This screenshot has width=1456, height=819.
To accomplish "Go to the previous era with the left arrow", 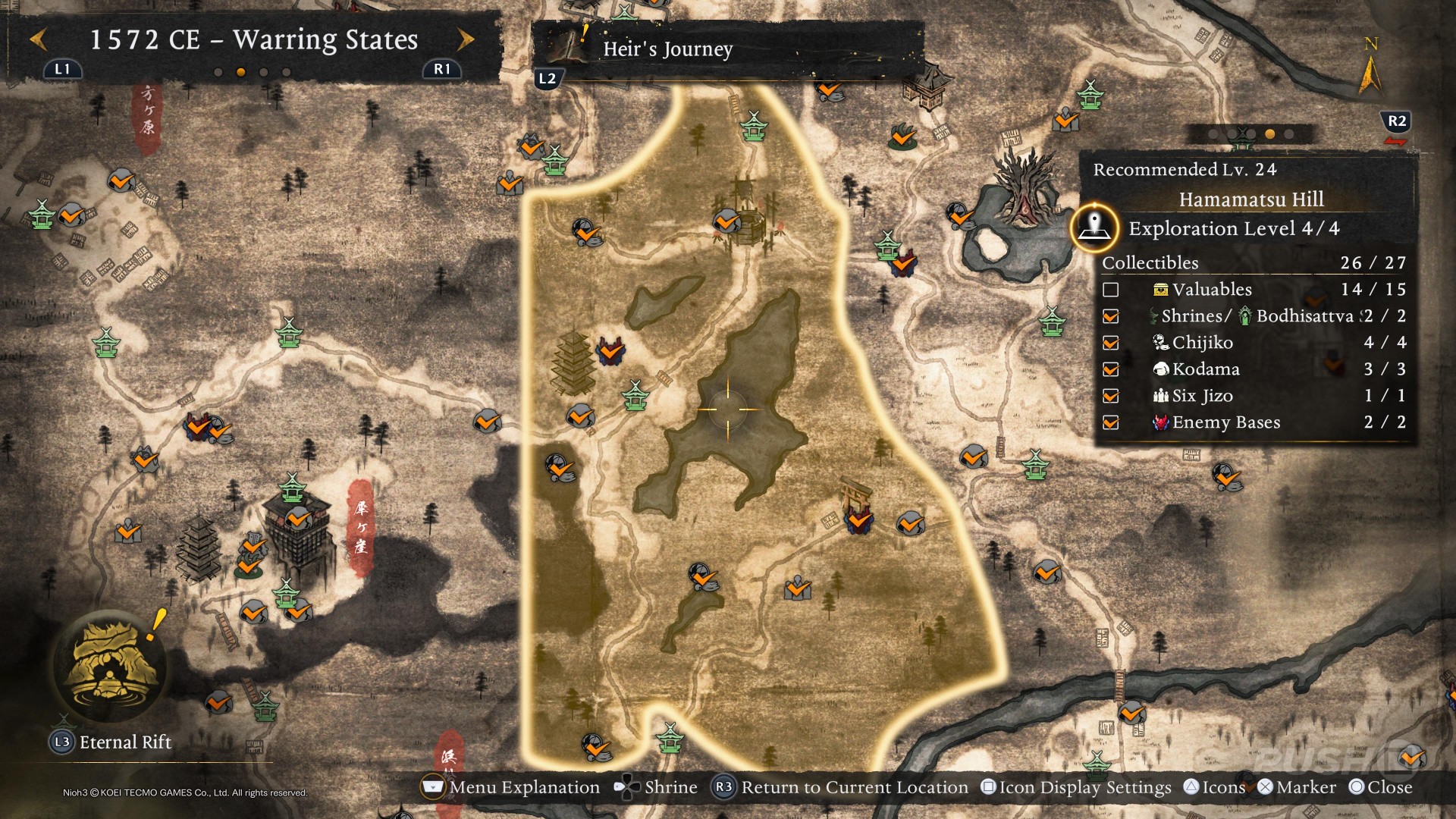I will 39,39.
